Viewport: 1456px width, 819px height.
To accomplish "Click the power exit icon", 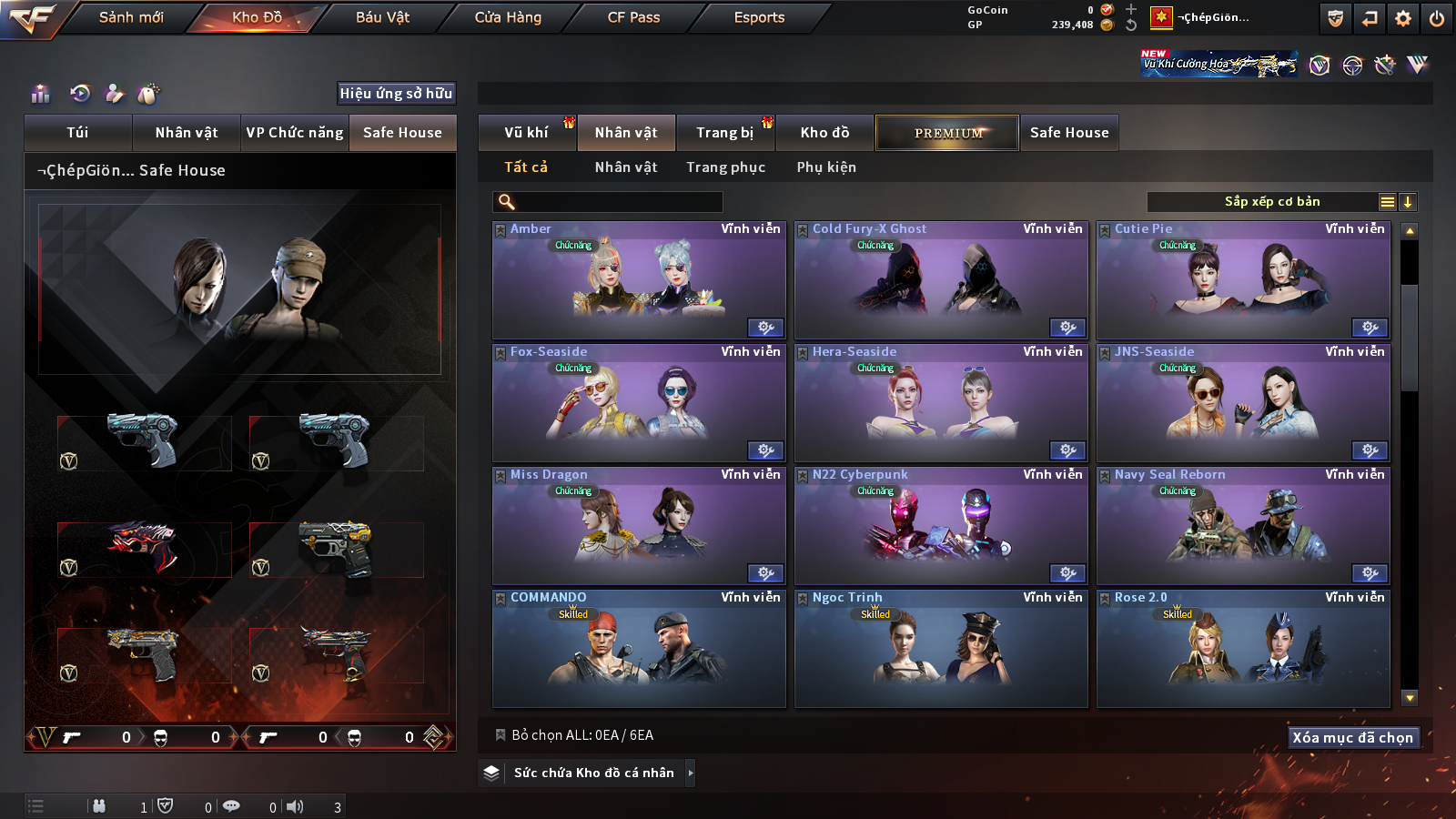I will click(x=1437, y=18).
